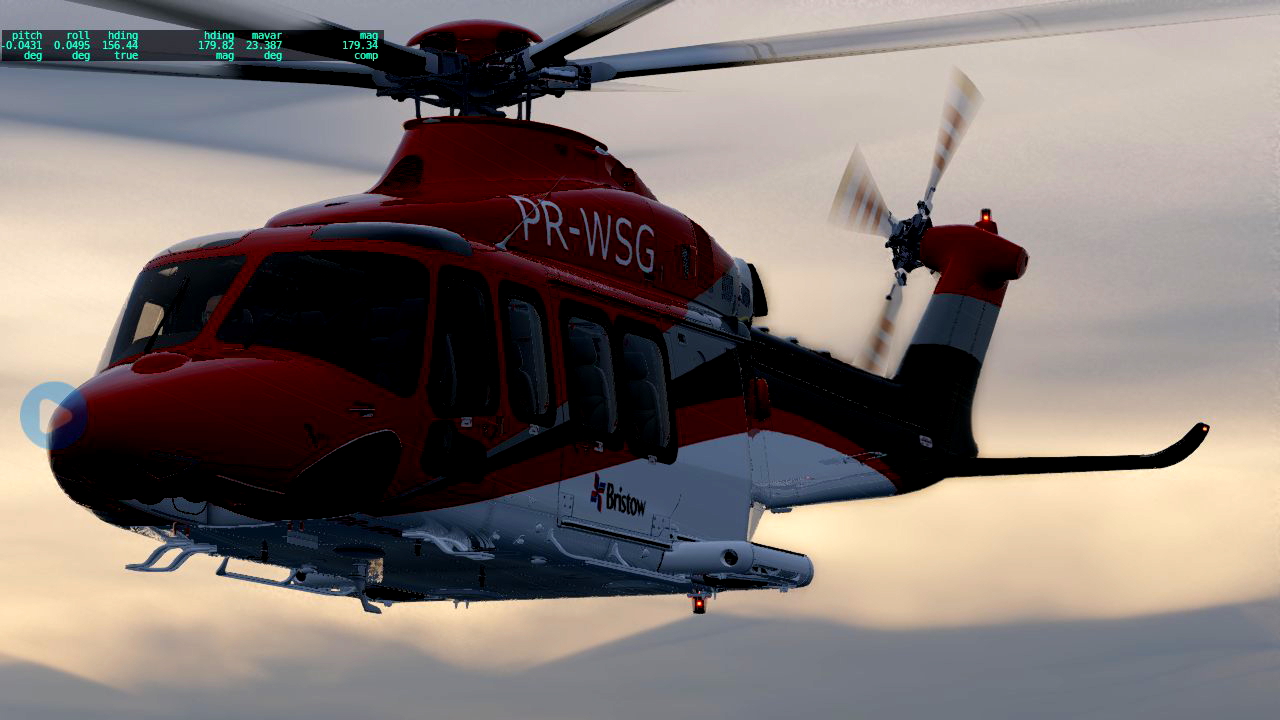The image size is (1280, 720).
Task: Select the mavar 23.387 readout
Action: pyautogui.click(x=263, y=44)
